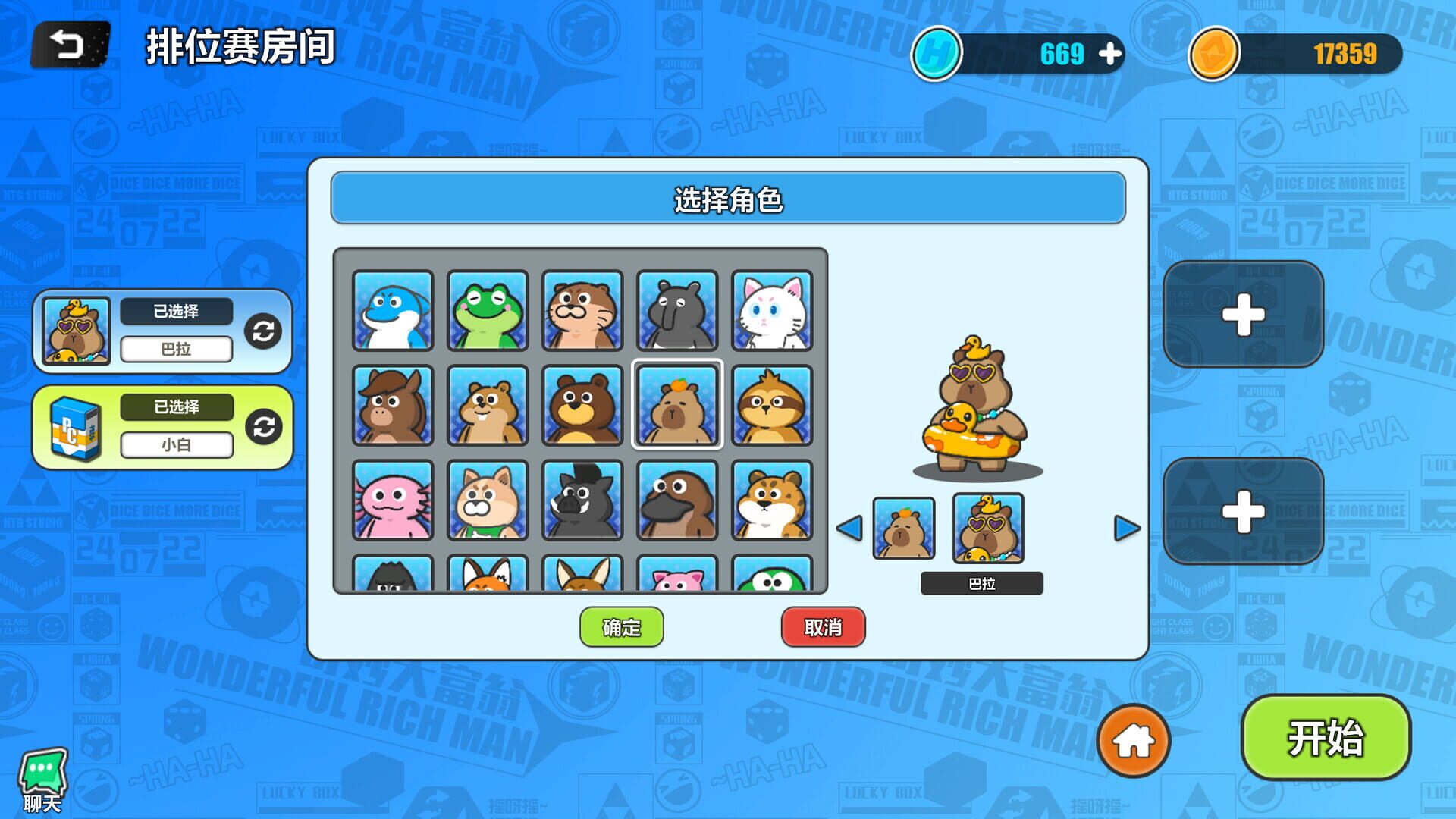Image resolution: width=1456 pixels, height=819 pixels.
Task: Select the frog character avatar
Action: [488, 311]
